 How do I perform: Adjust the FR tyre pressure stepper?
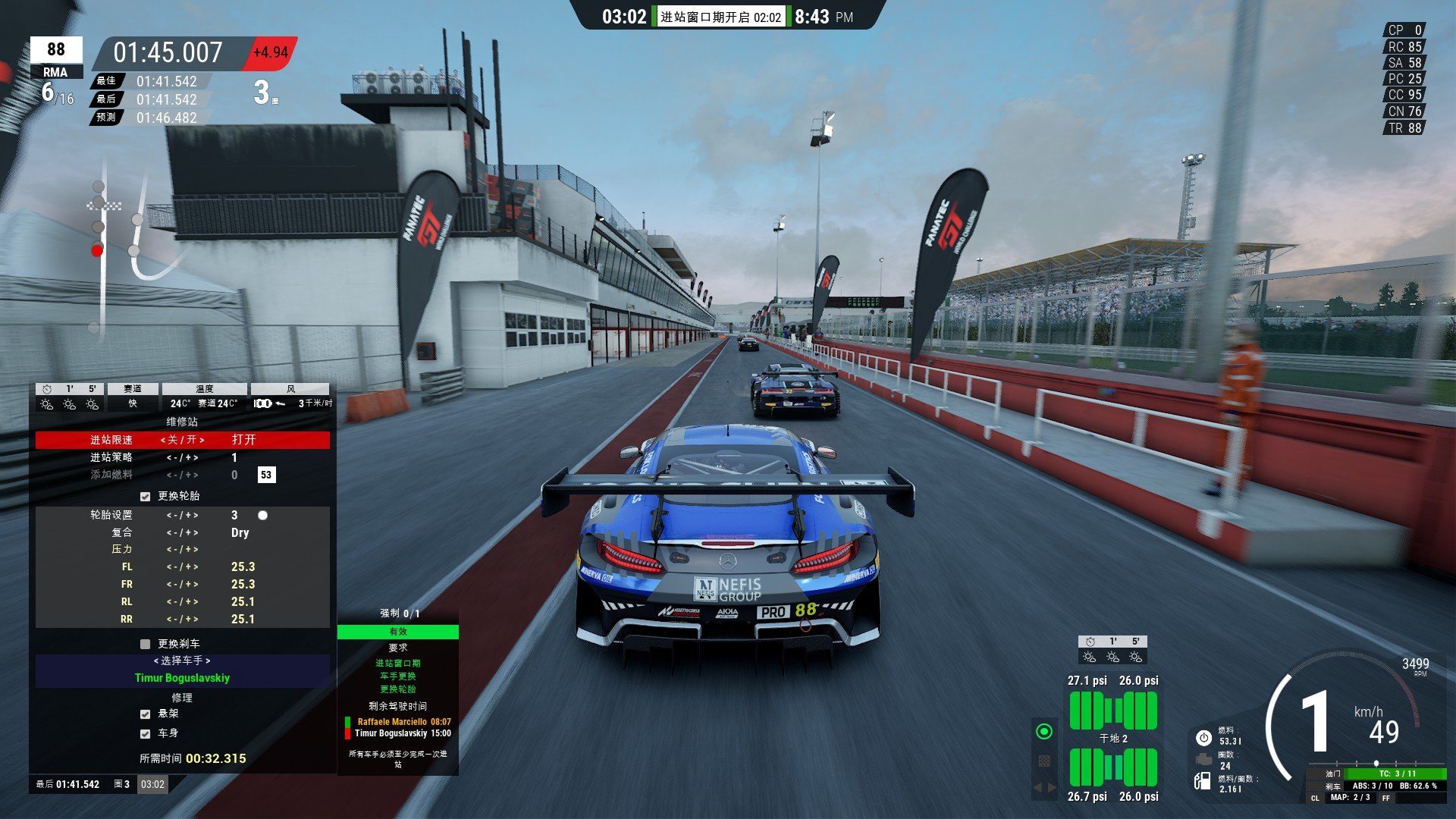click(x=182, y=585)
